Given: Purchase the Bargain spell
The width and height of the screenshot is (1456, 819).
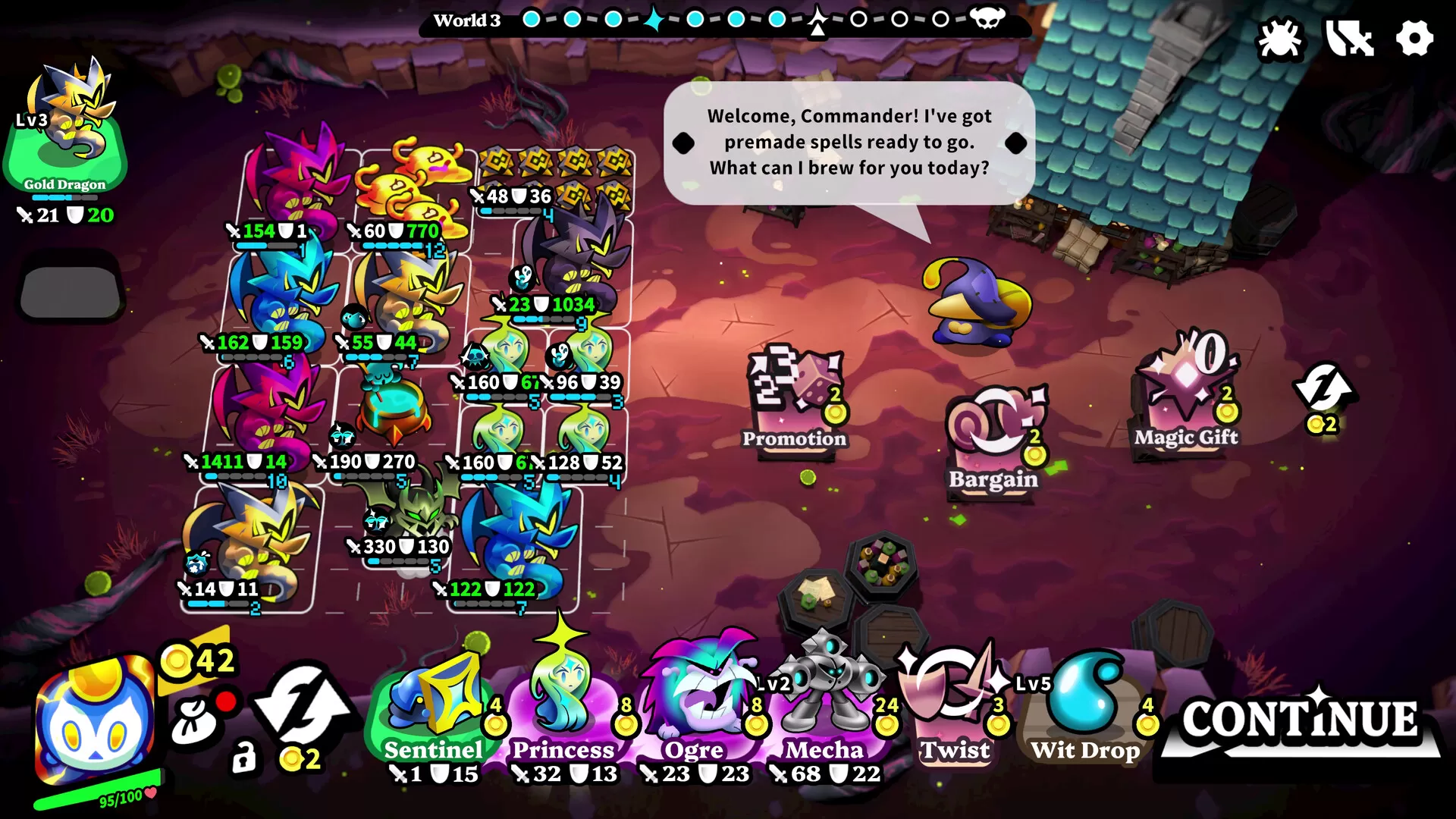Looking at the screenshot, I should click(993, 440).
